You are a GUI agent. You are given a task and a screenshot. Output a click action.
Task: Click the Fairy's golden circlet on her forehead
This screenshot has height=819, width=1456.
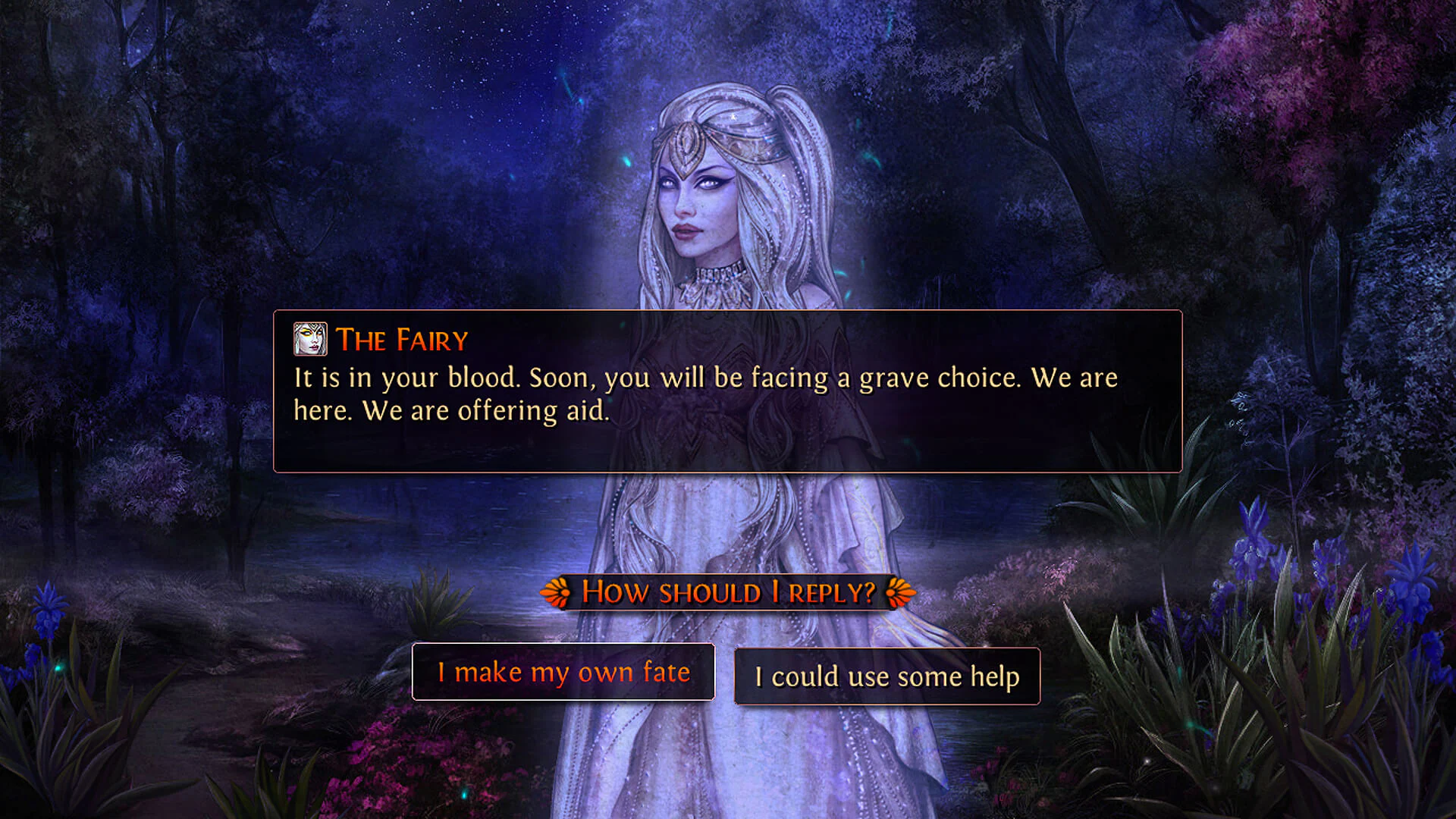coord(689,143)
